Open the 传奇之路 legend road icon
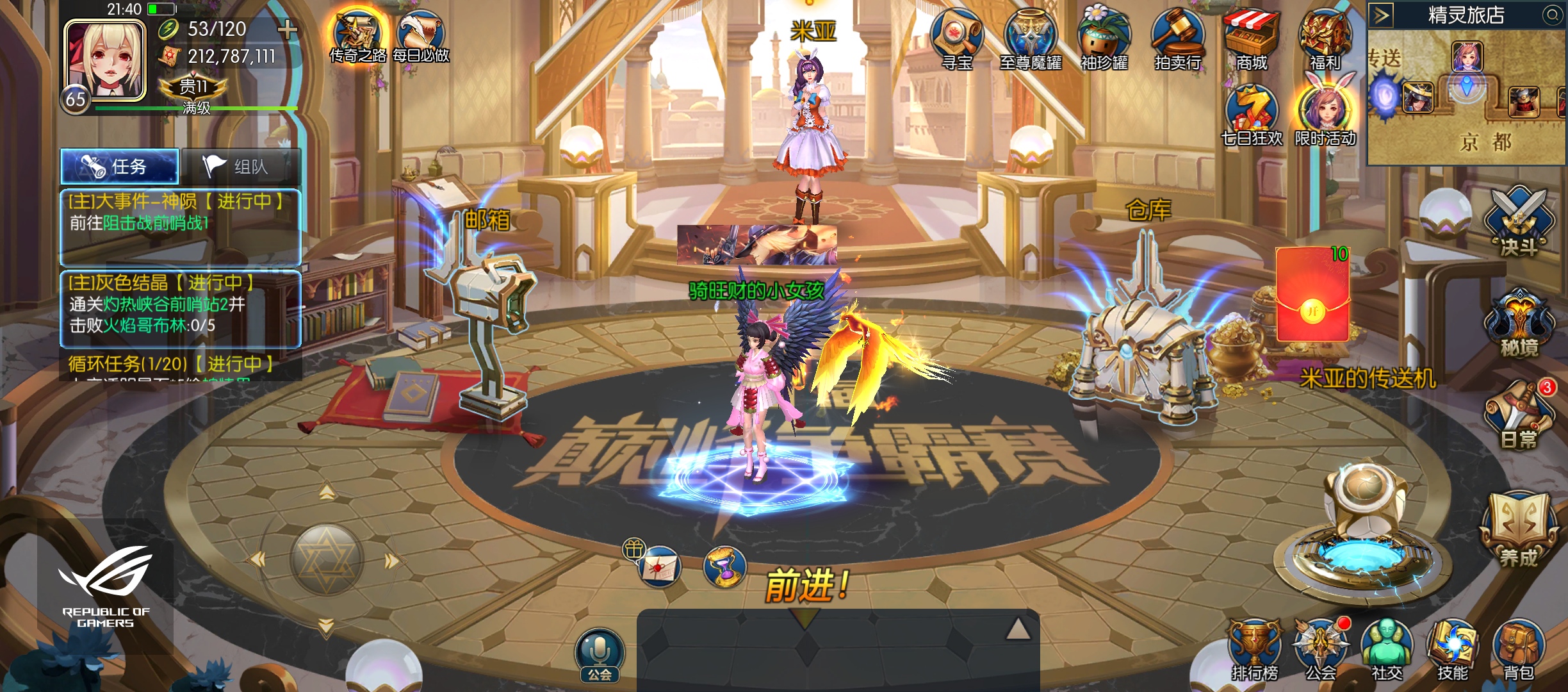This screenshot has width=1568, height=692. coord(358,36)
